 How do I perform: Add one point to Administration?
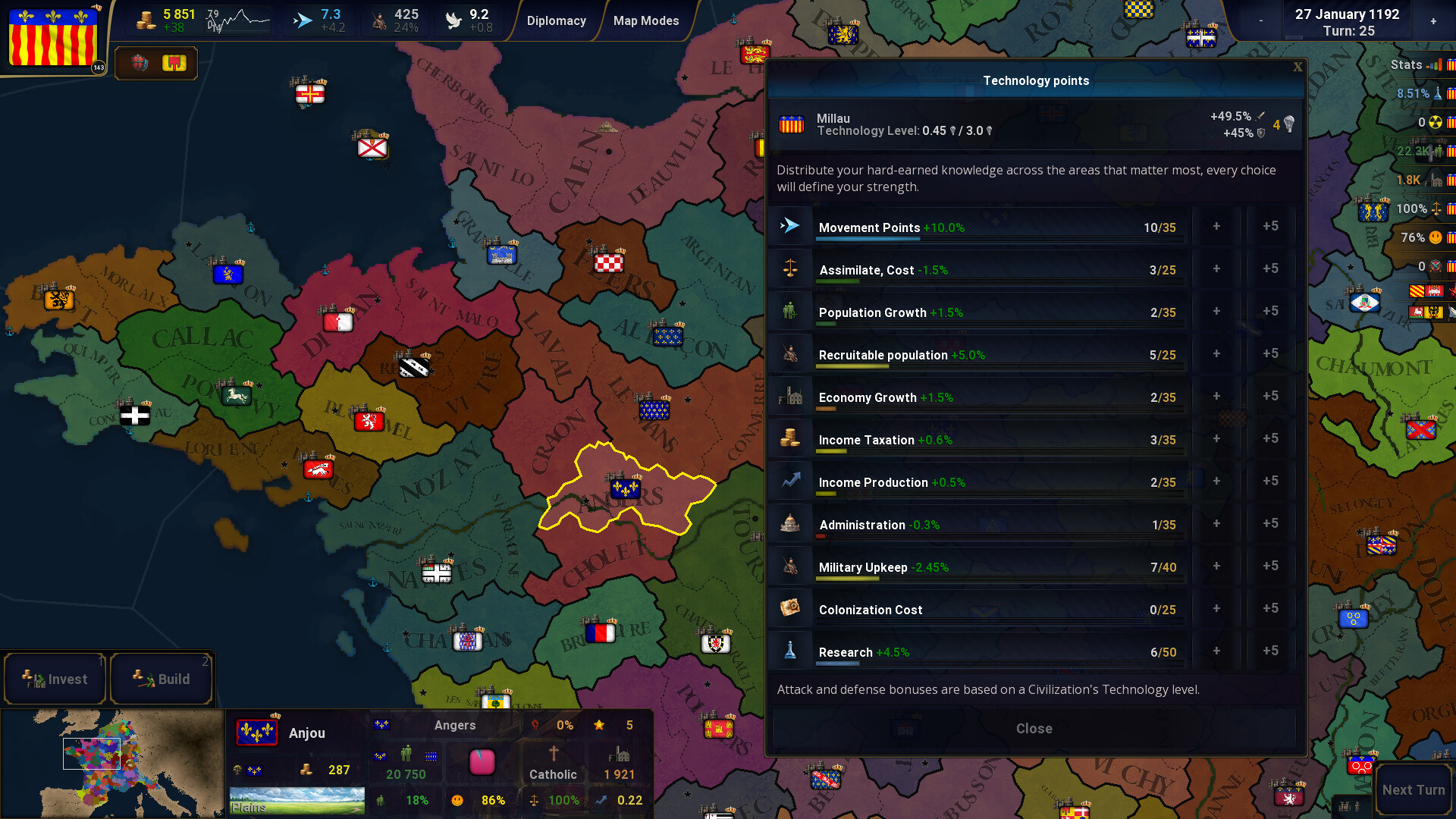click(1216, 523)
